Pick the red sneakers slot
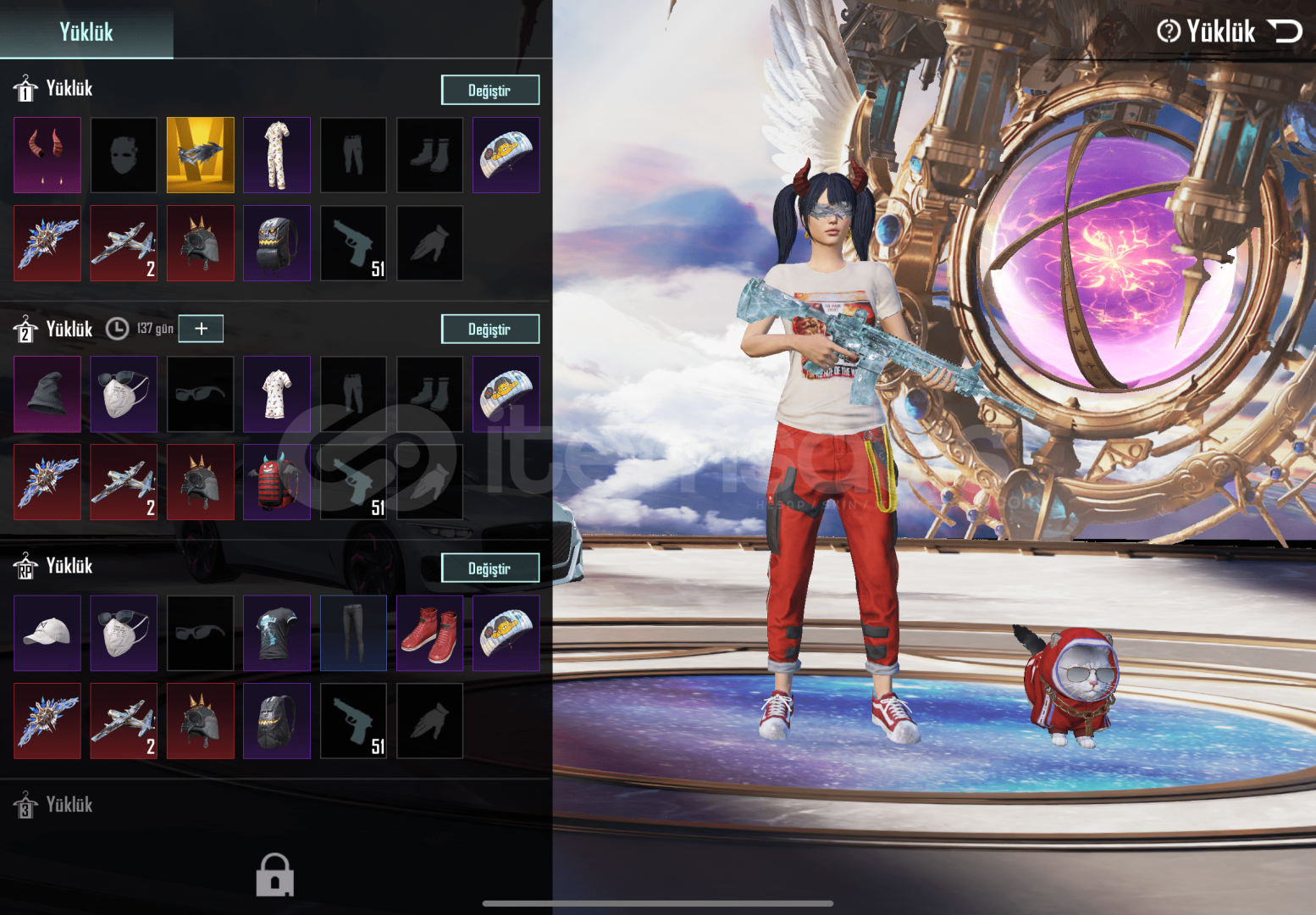Viewport: 1316px width, 915px height. coord(430,633)
